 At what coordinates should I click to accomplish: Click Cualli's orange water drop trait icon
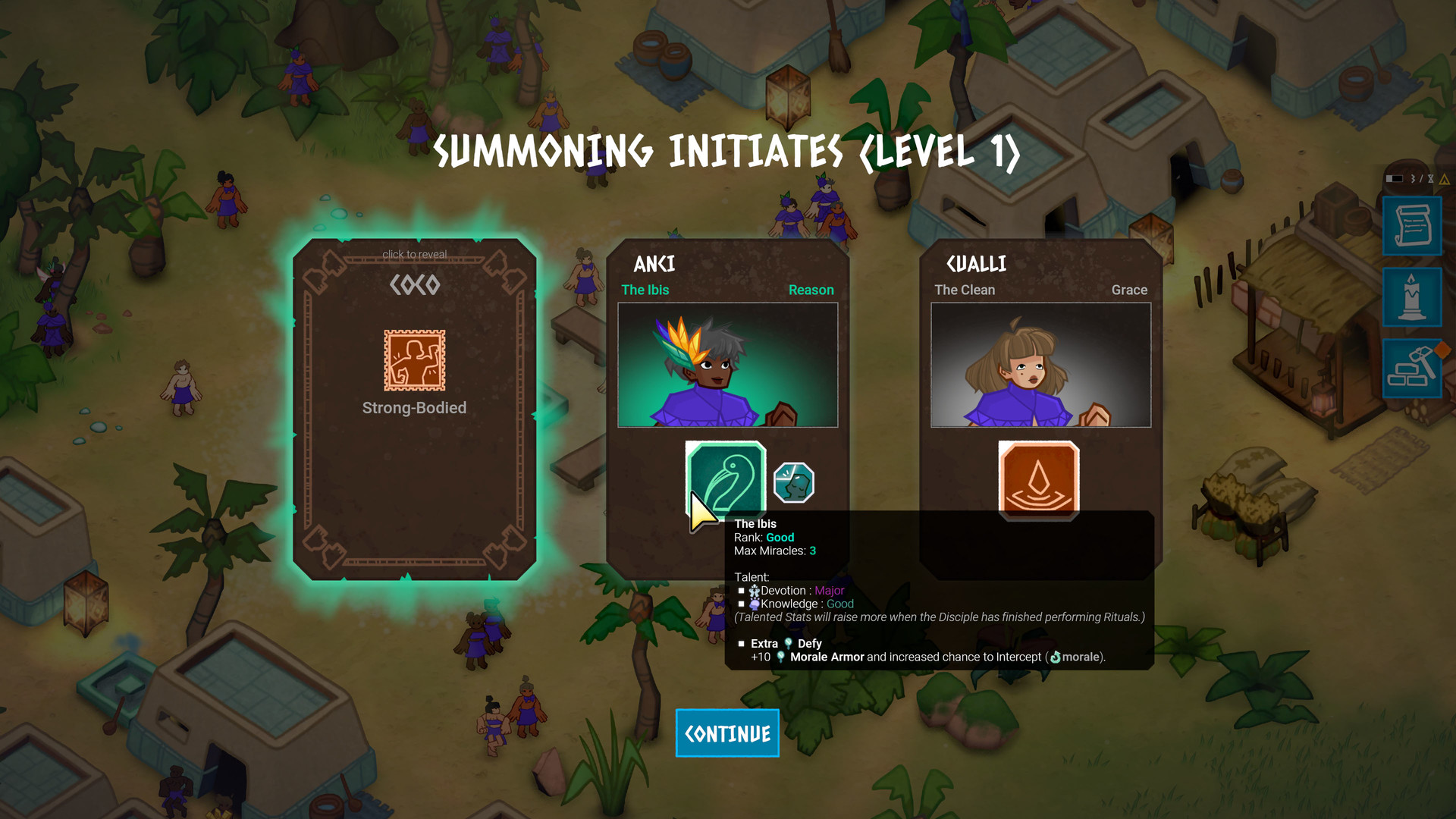click(1040, 481)
